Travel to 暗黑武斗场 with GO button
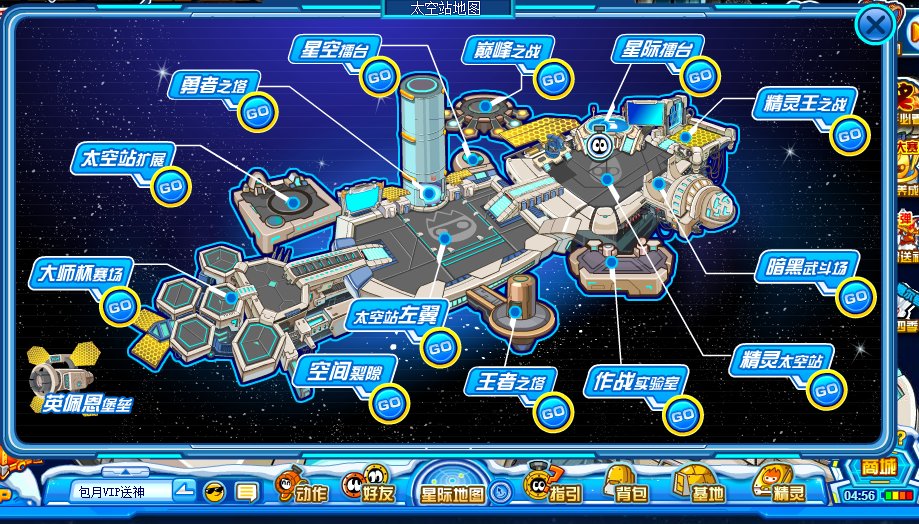The height and width of the screenshot is (524, 919). click(855, 296)
